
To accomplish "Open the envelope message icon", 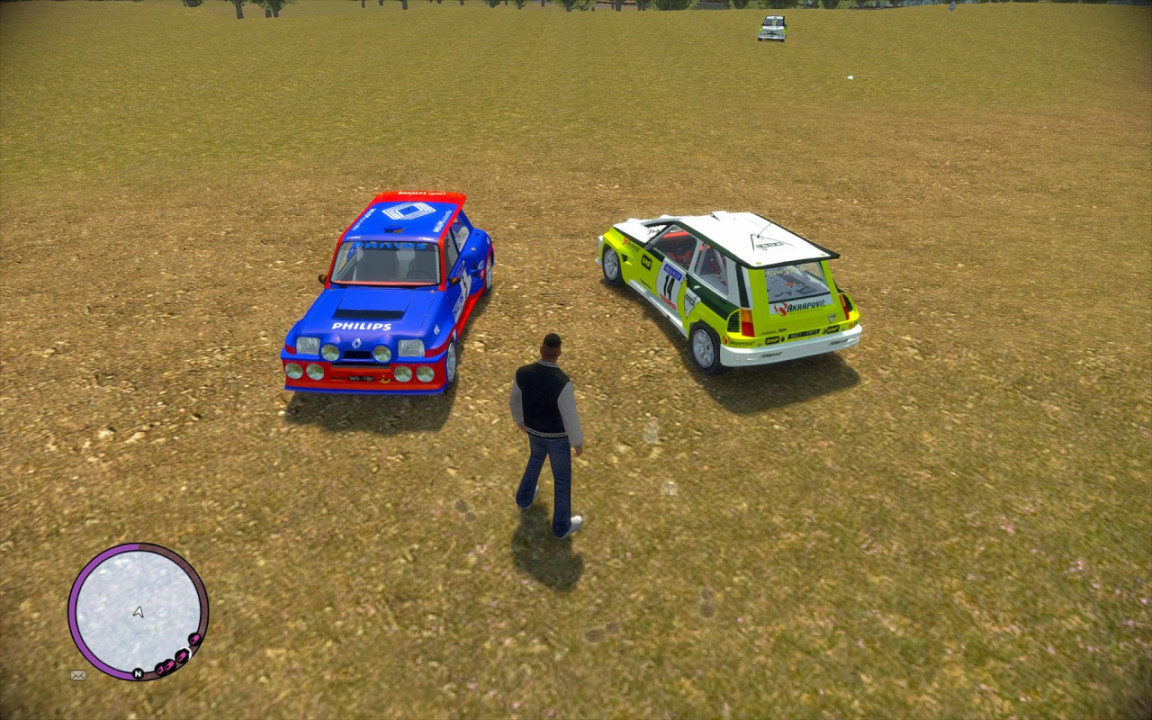I will click(77, 675).
